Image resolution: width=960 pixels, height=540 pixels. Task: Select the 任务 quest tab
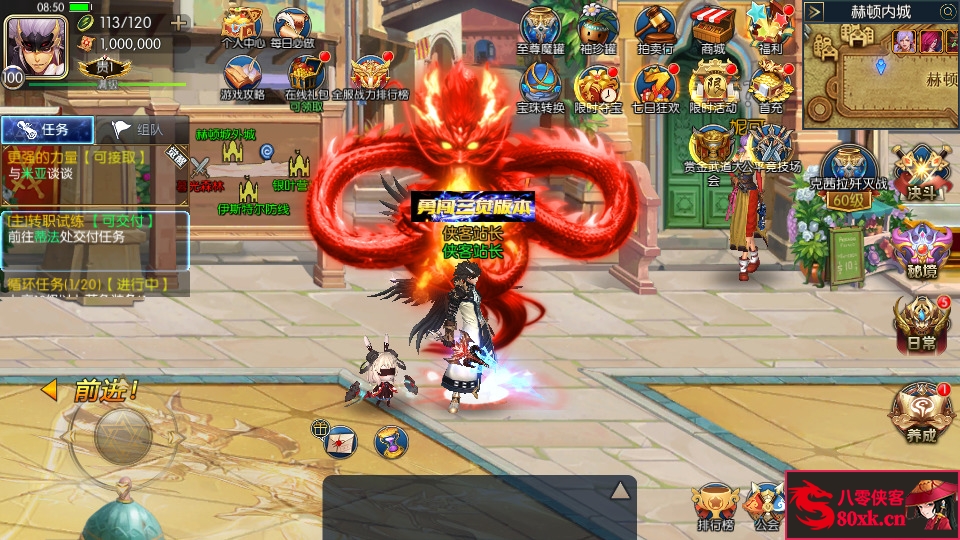click(48, 129)
